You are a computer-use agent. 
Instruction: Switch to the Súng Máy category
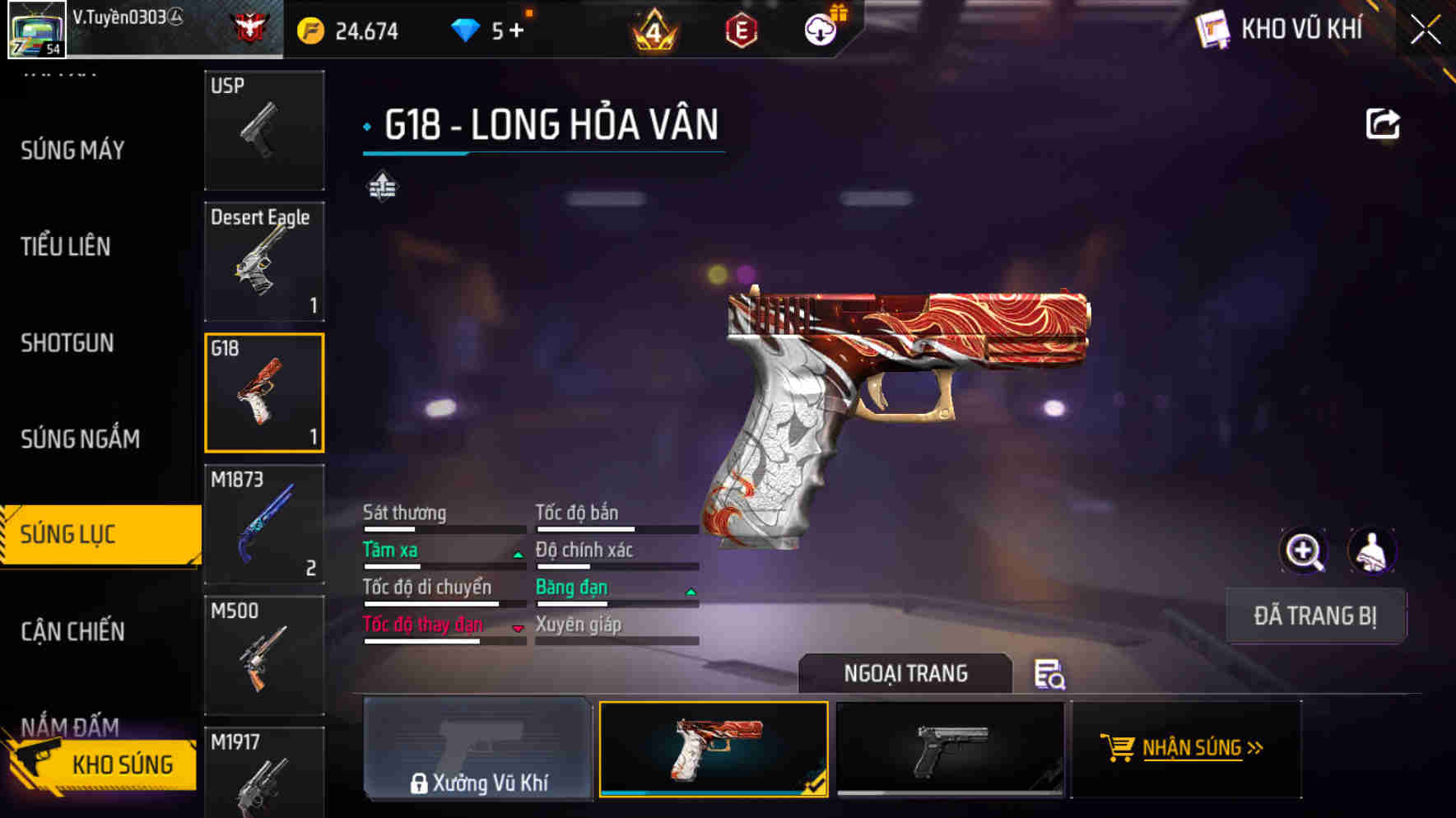(72, 151)
